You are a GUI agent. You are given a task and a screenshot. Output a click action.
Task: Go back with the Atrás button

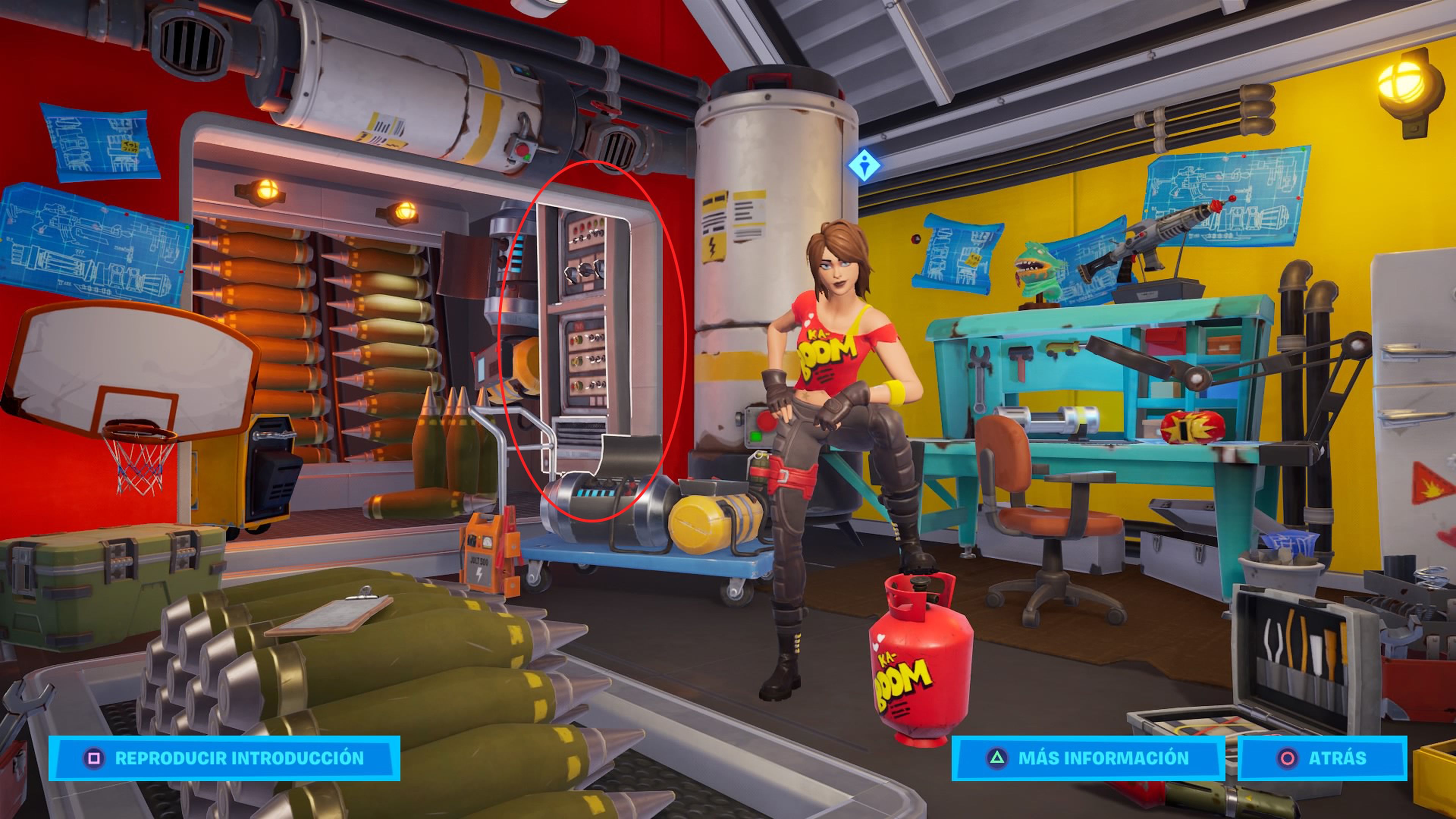1321,758
